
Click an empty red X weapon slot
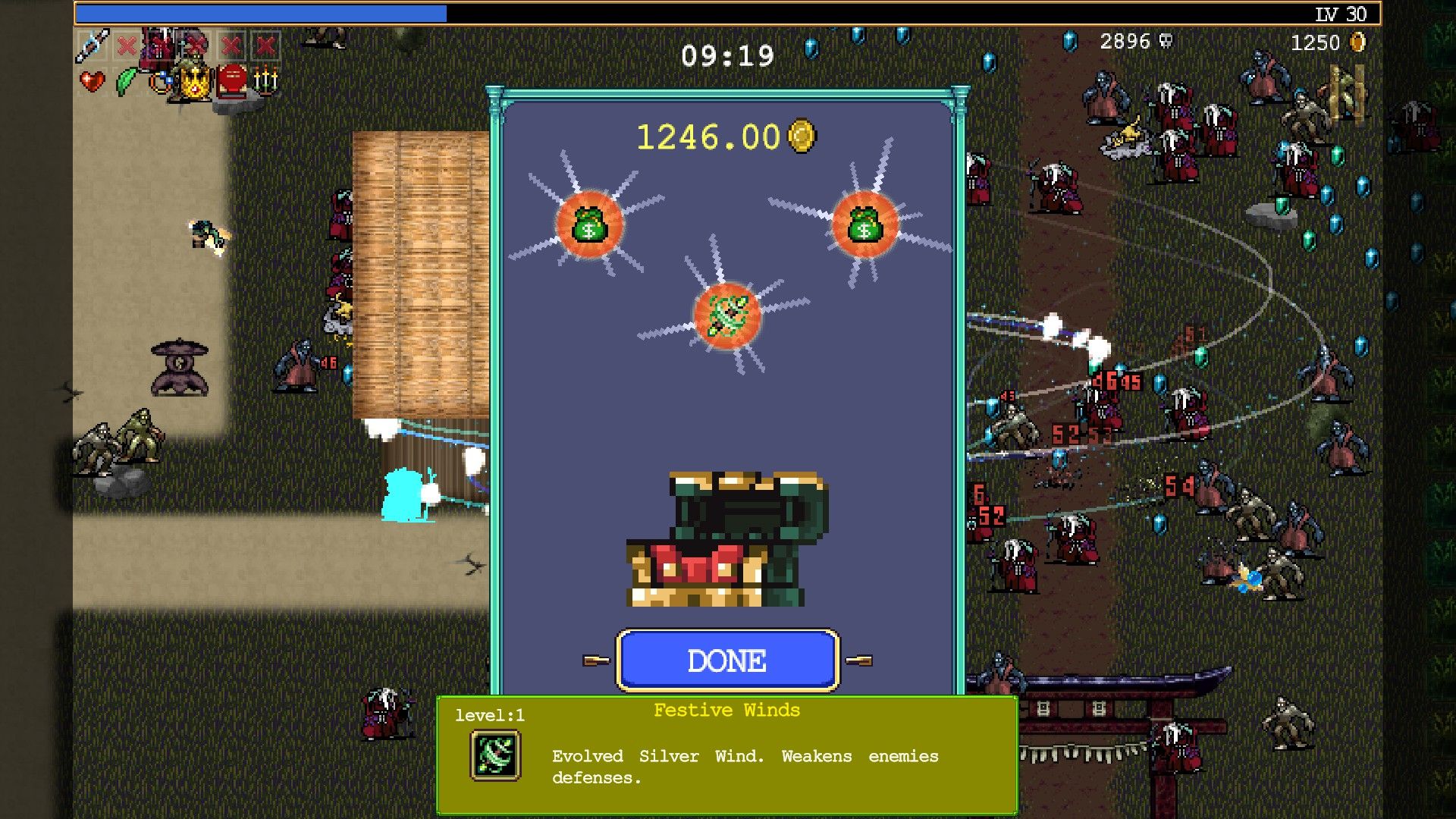pyautogui.click(x=127, y=46)
